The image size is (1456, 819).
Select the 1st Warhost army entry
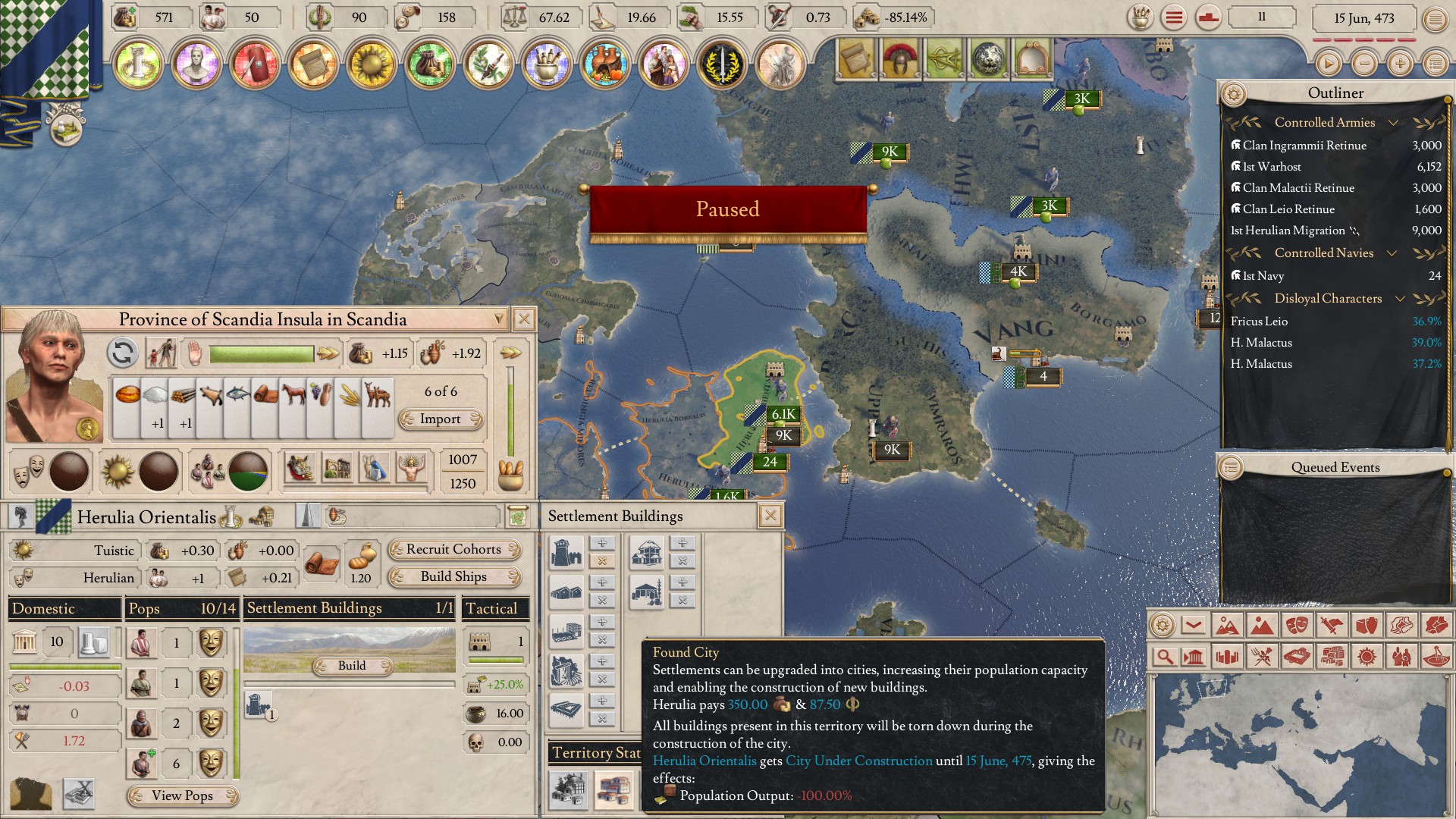[x=1272, y=167]
